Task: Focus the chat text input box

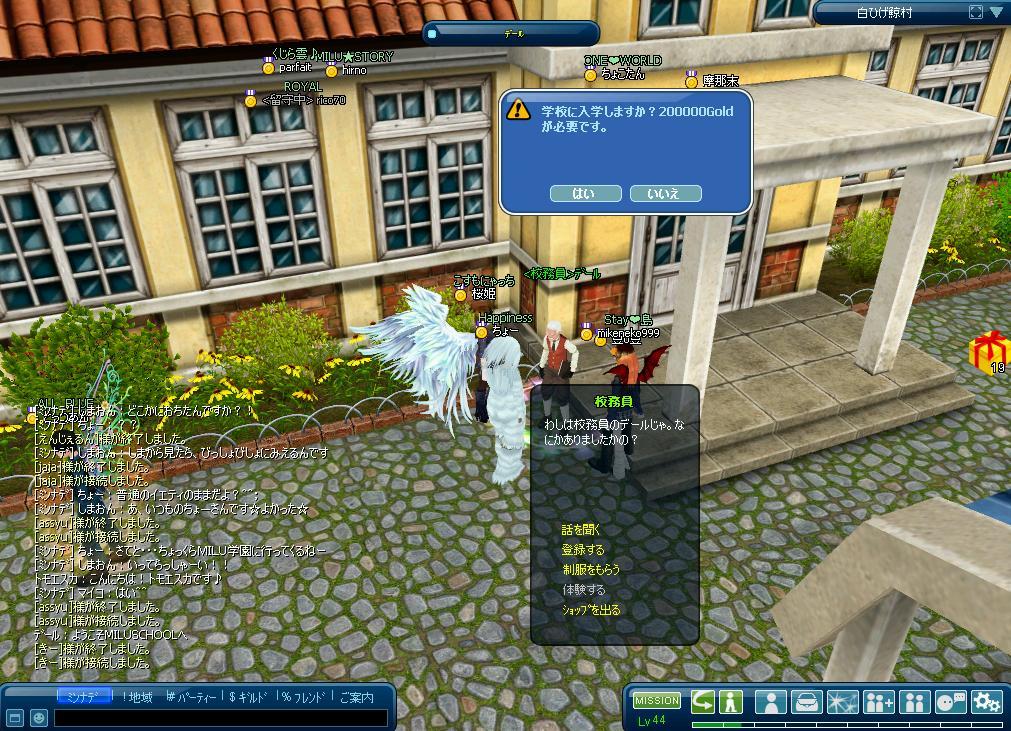Action: [x=220, y=718]
